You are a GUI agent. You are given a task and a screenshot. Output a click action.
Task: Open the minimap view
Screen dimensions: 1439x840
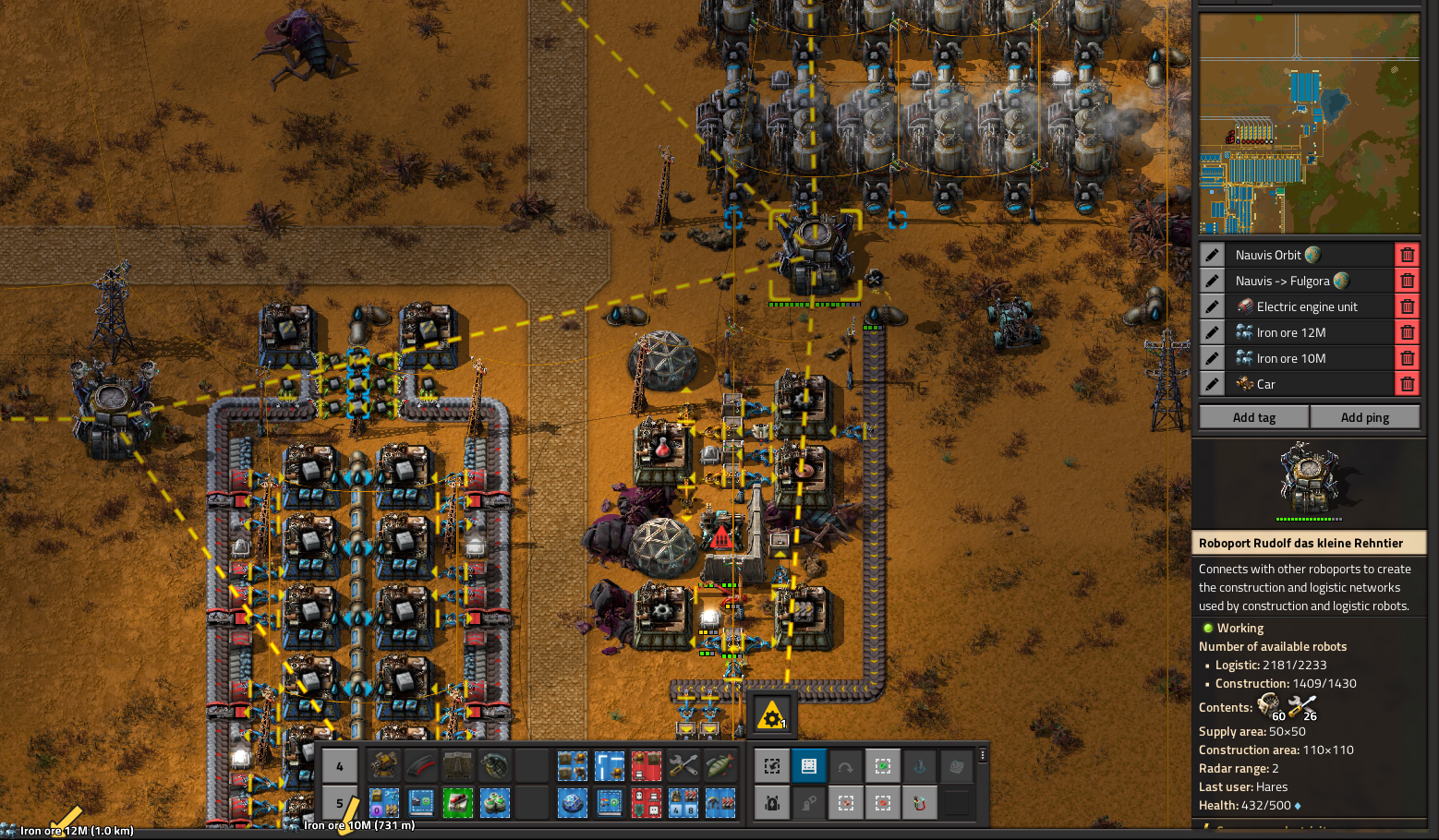click(1309, 123)
